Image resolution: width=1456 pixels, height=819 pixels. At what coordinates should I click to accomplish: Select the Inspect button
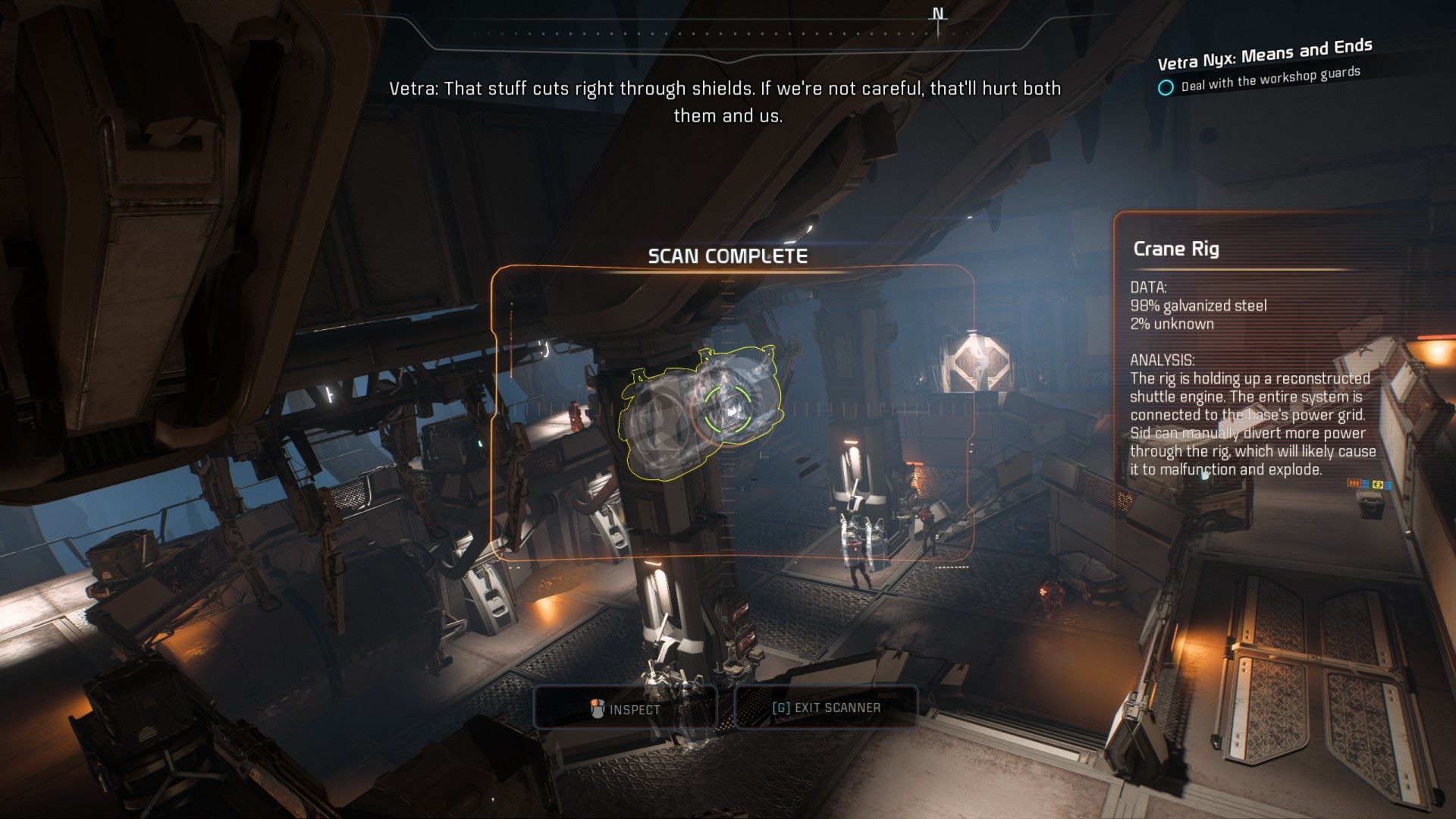point(626,708)
